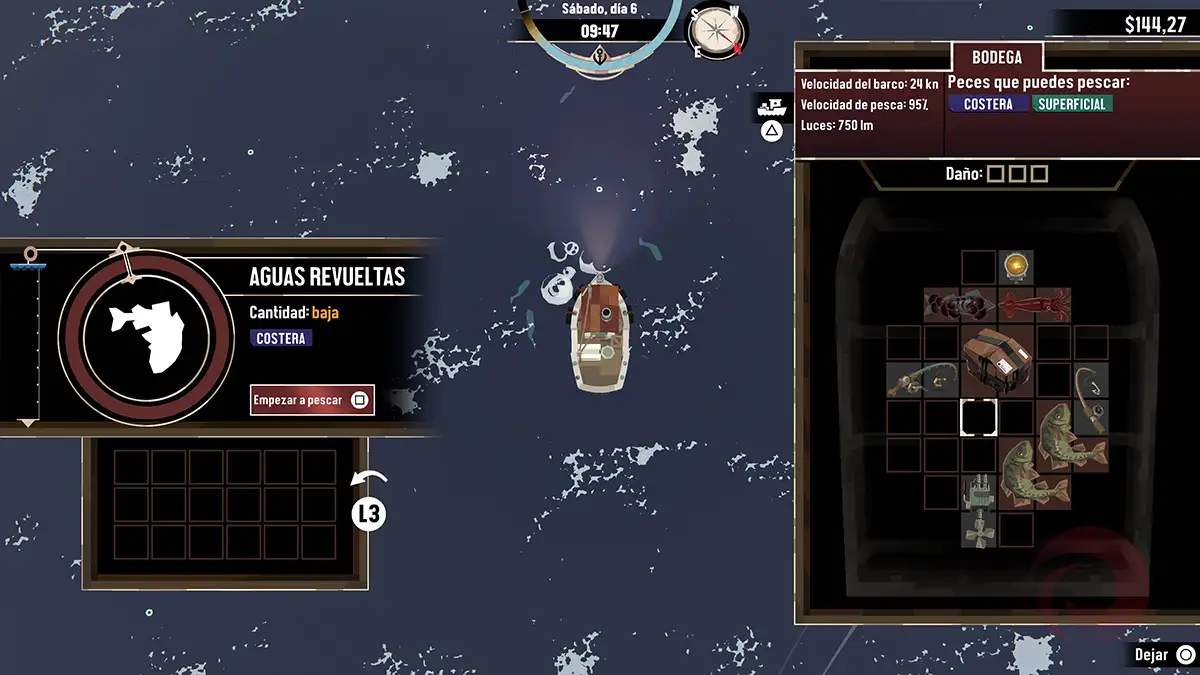Image resolution: width=1200 pixels, height=675 pixels.
Task: Click the boat icon beside the cargo panel
Action: (x=771, y=108)
